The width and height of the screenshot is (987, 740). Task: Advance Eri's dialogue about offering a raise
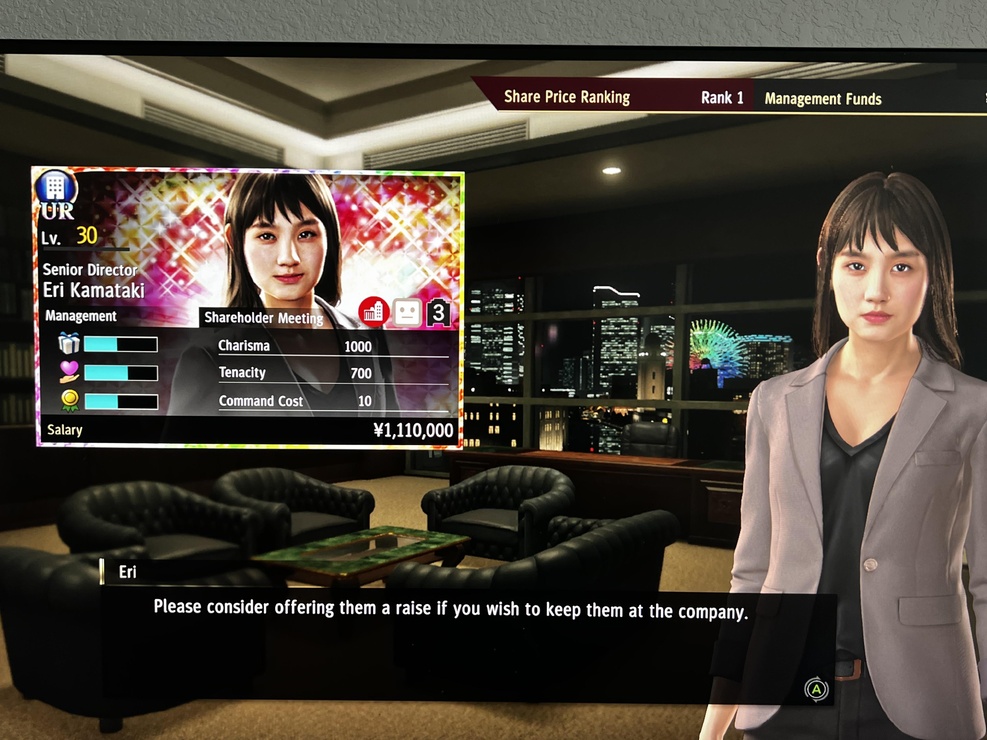817,689
